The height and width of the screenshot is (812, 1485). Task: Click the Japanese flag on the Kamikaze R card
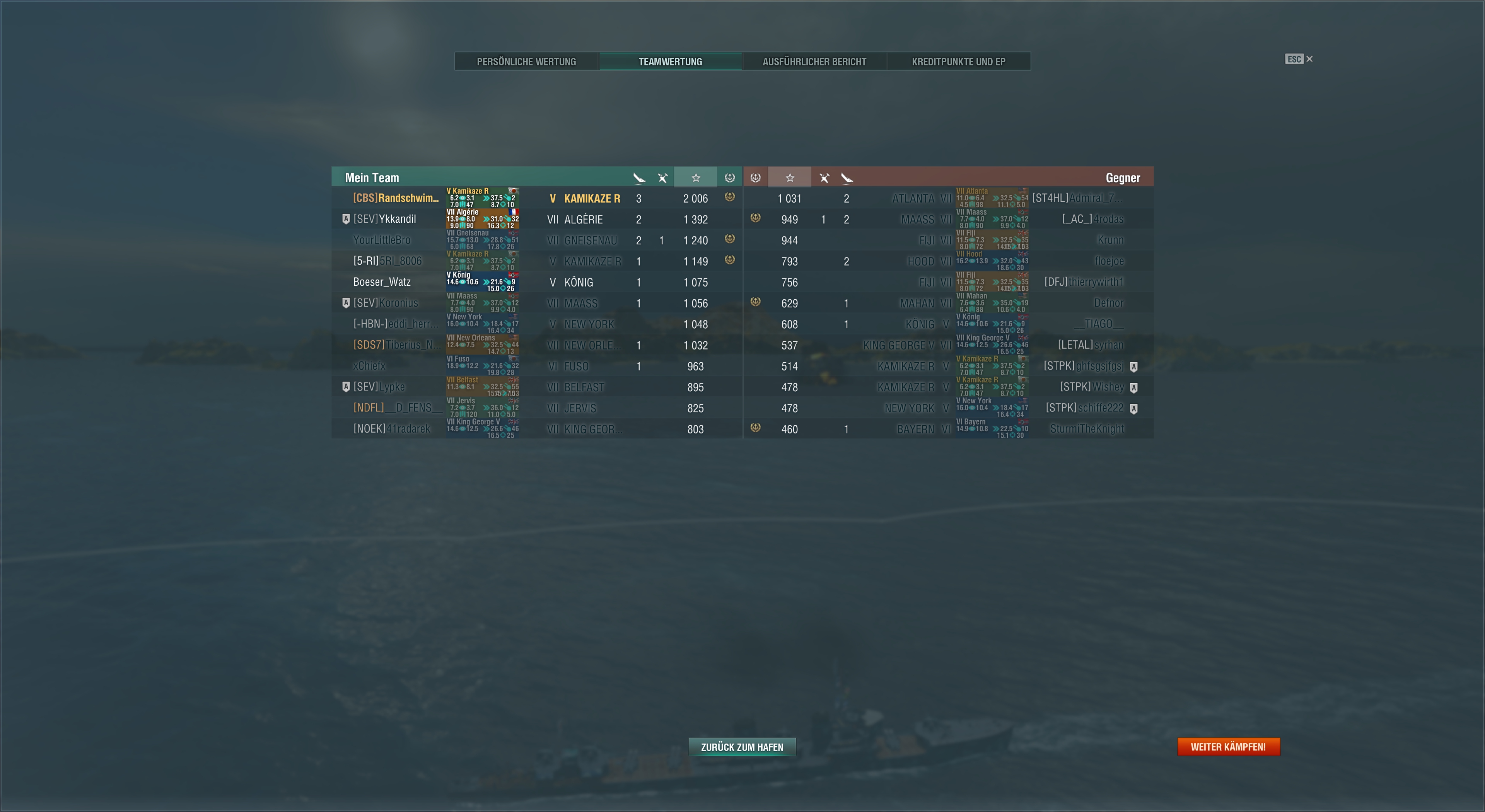(513, 191)
